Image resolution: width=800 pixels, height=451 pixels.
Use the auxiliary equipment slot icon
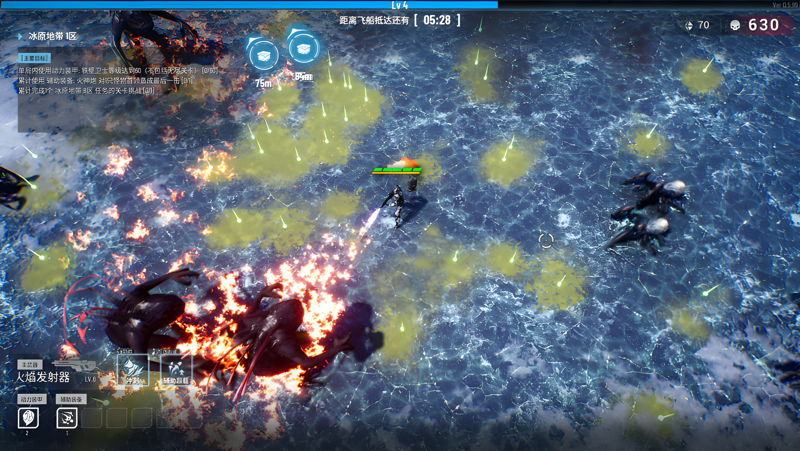pyautogui.click(x=67, y=418)
